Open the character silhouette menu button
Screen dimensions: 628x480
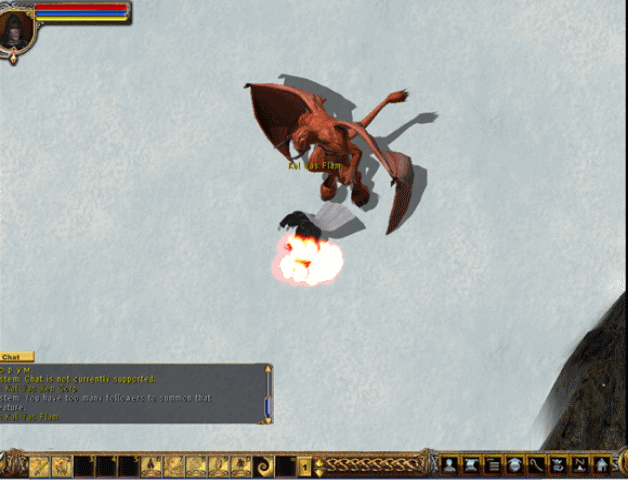pos(450,465)
